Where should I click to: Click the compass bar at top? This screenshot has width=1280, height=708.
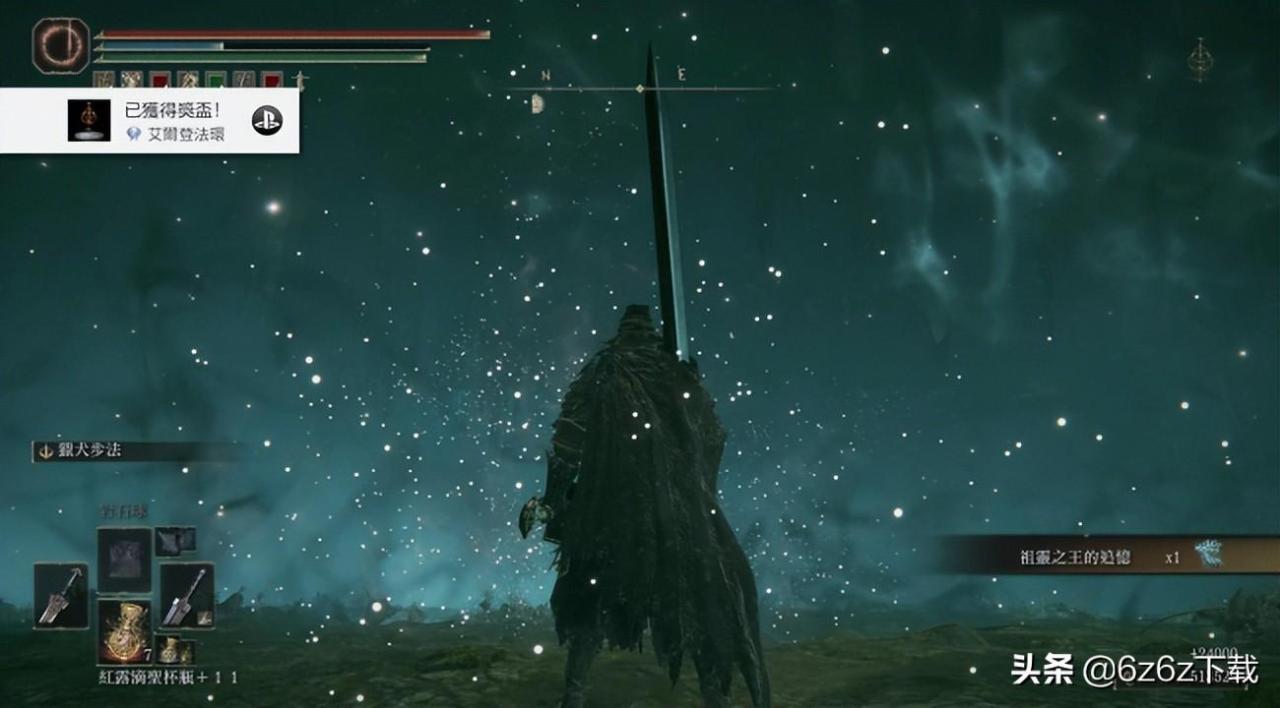coord(640,89)
